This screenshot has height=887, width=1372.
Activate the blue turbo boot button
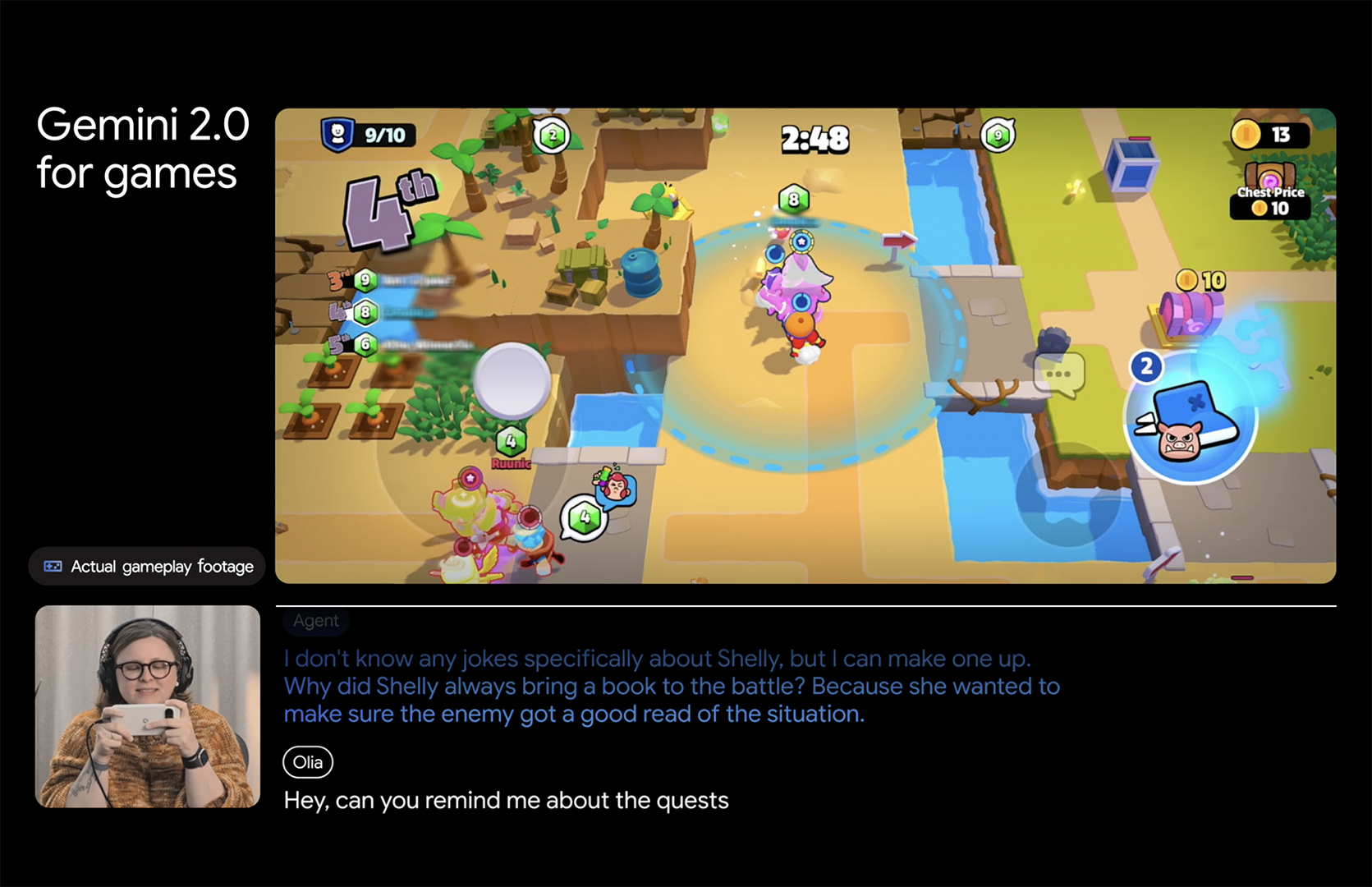tap(1190, 419)
